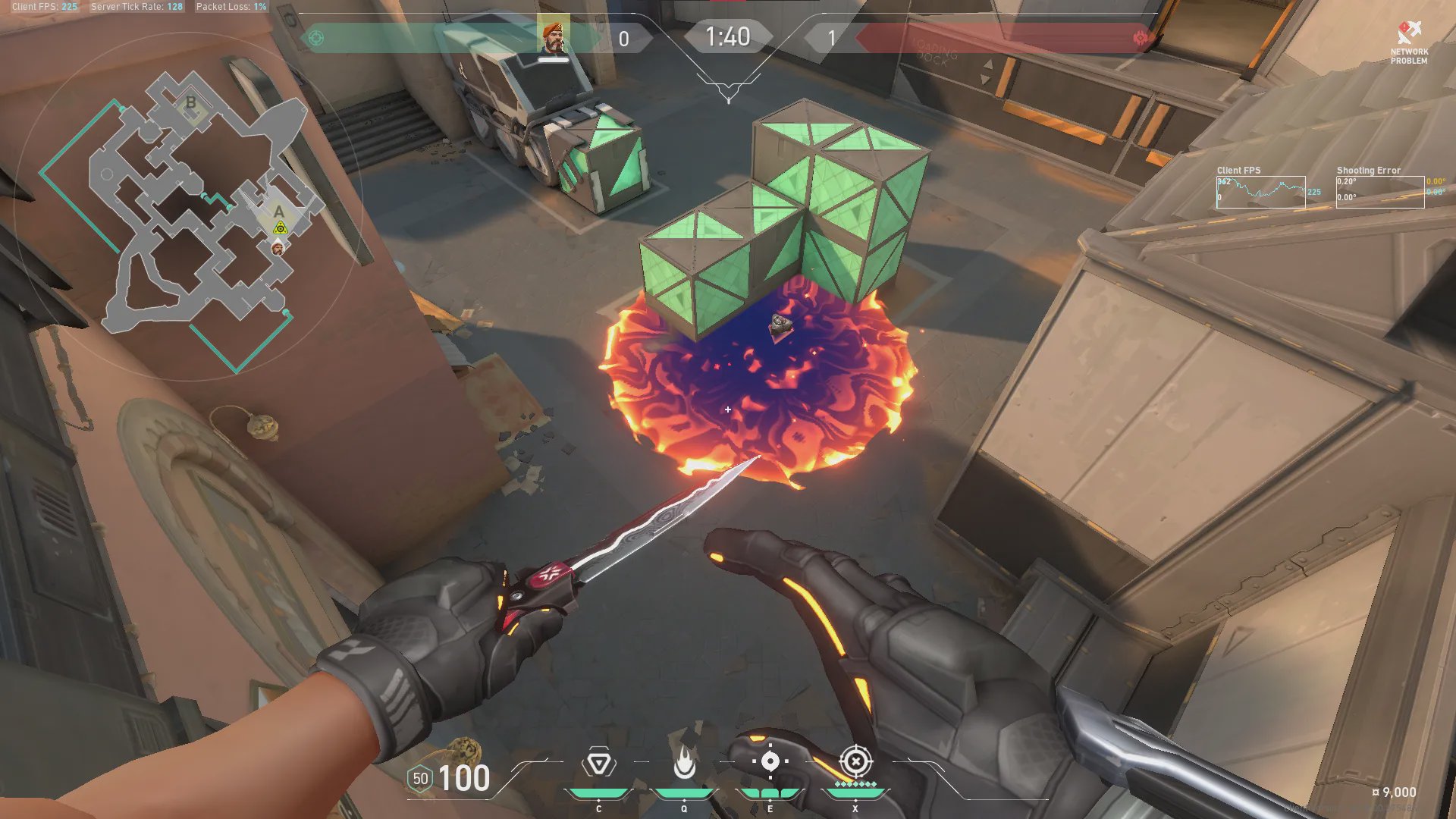Open the Client FPS graph

coord(1261,192)
